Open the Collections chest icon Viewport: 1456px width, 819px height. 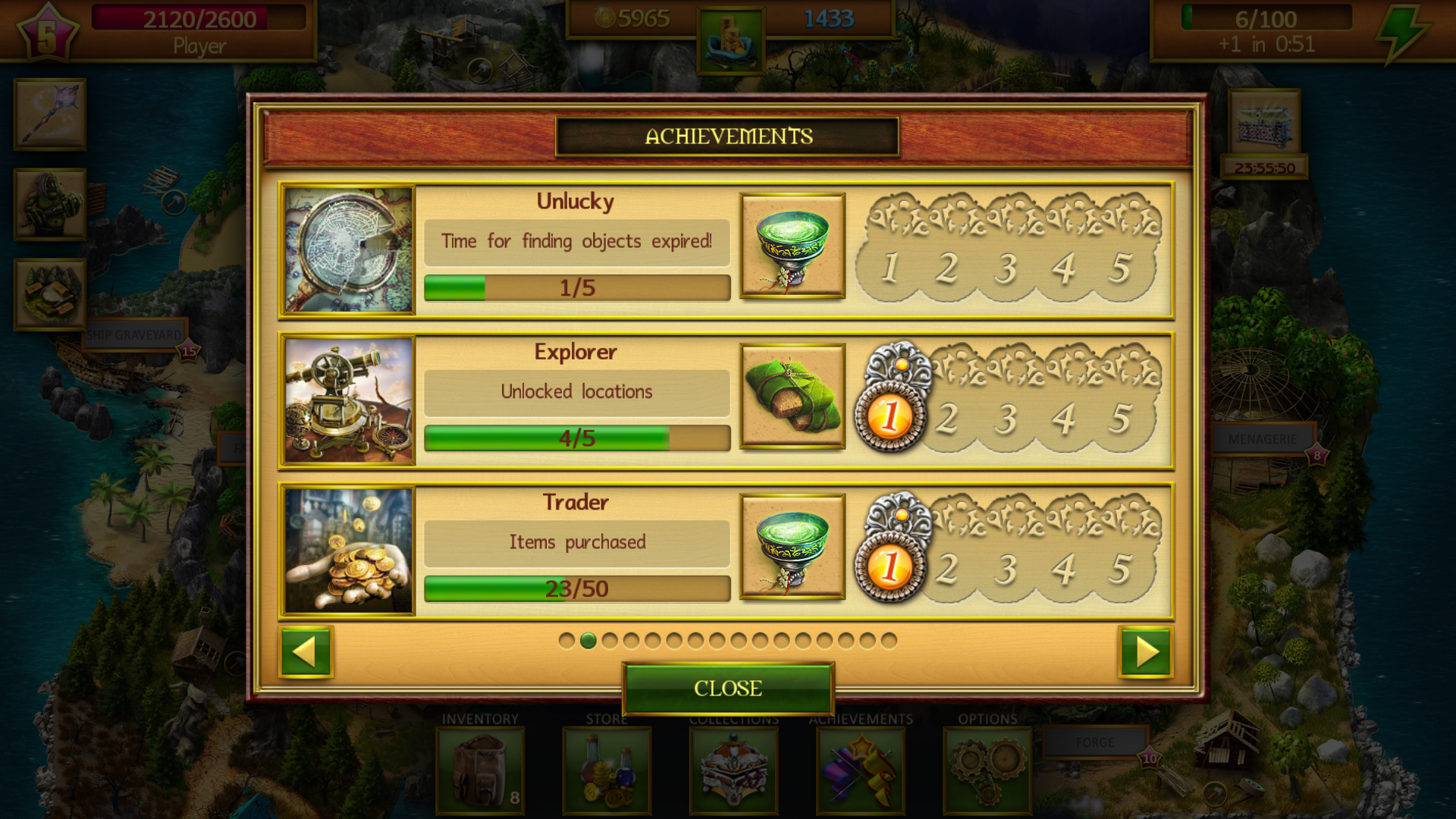click(x=733, y=769)
